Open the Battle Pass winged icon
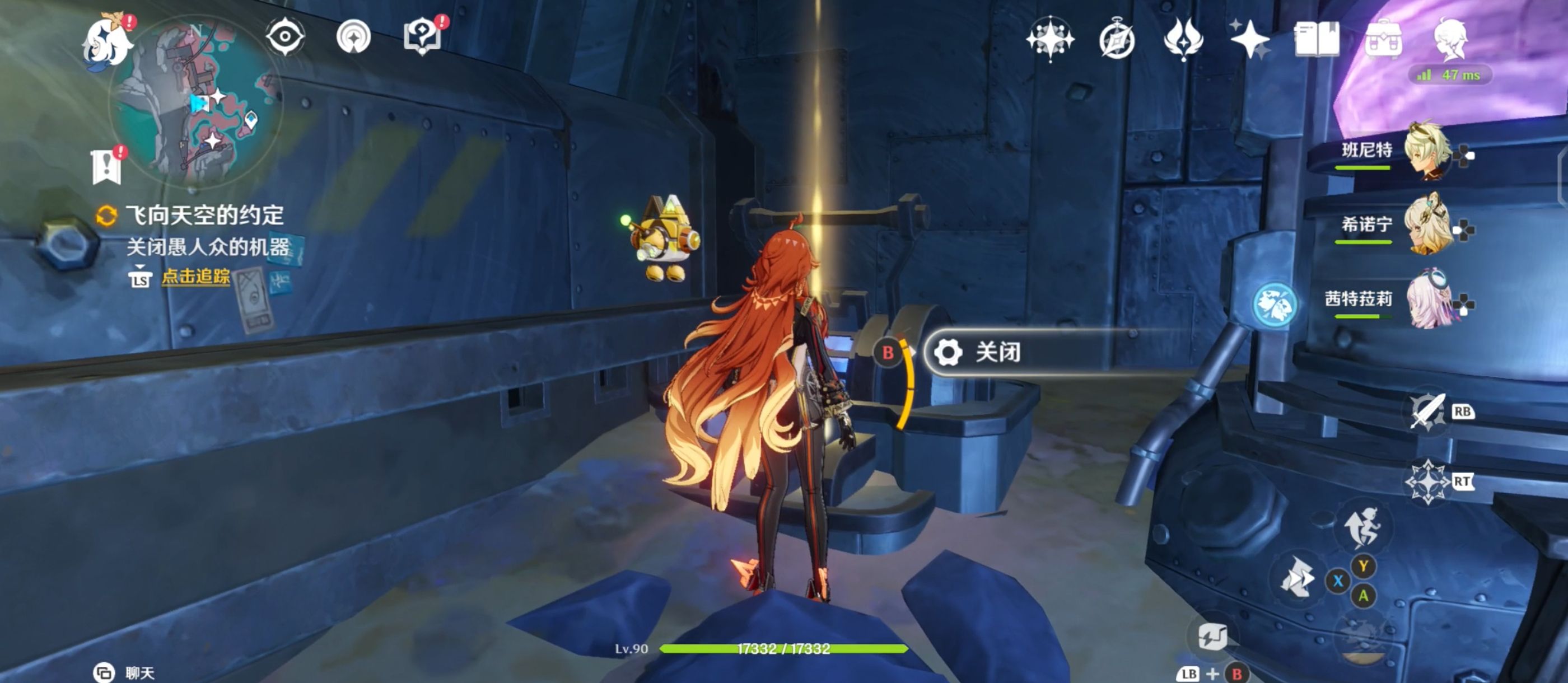This screenshot has height=683, width=1568. point(1183,40)
